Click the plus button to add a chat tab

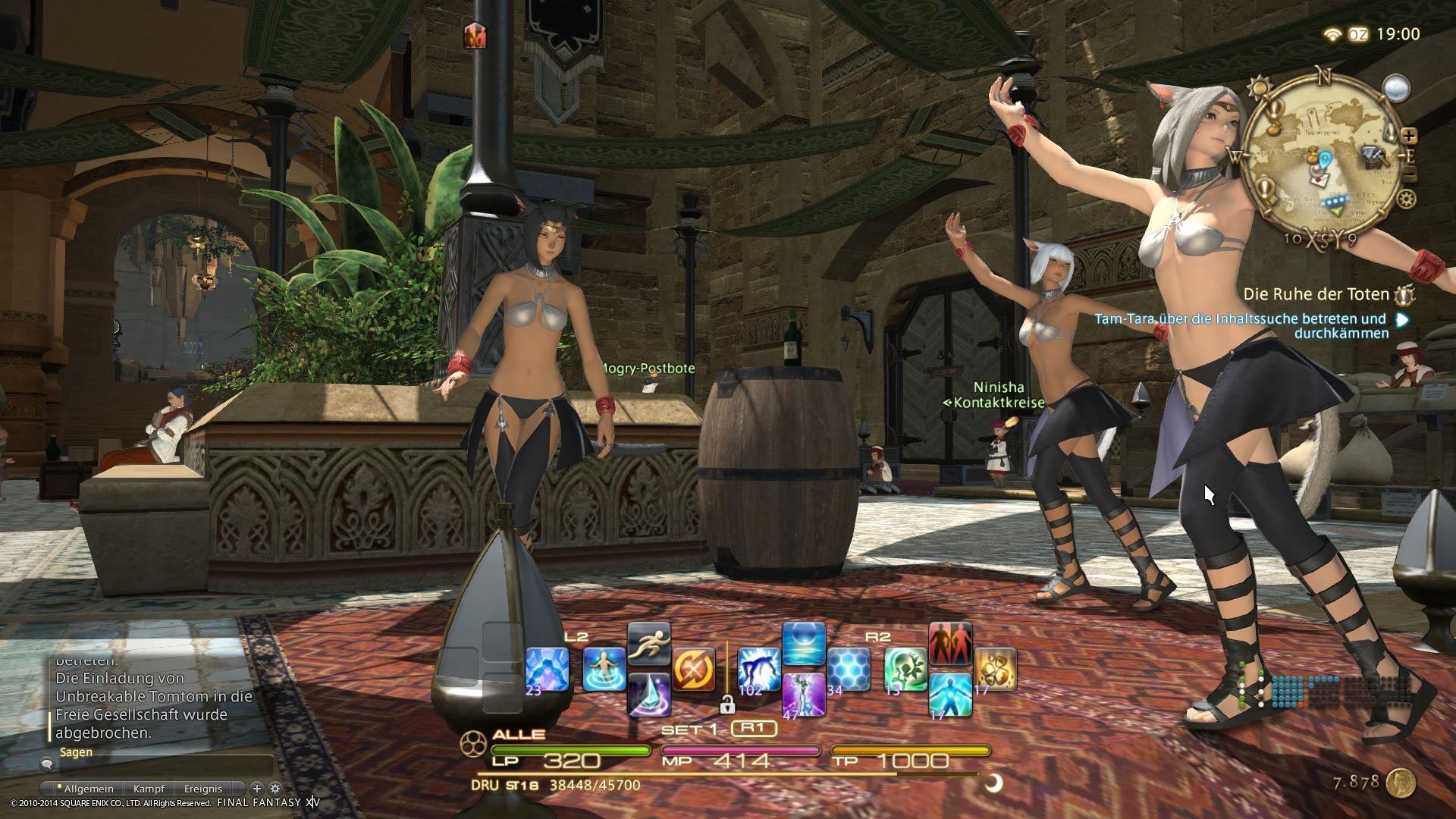[256, 789]
